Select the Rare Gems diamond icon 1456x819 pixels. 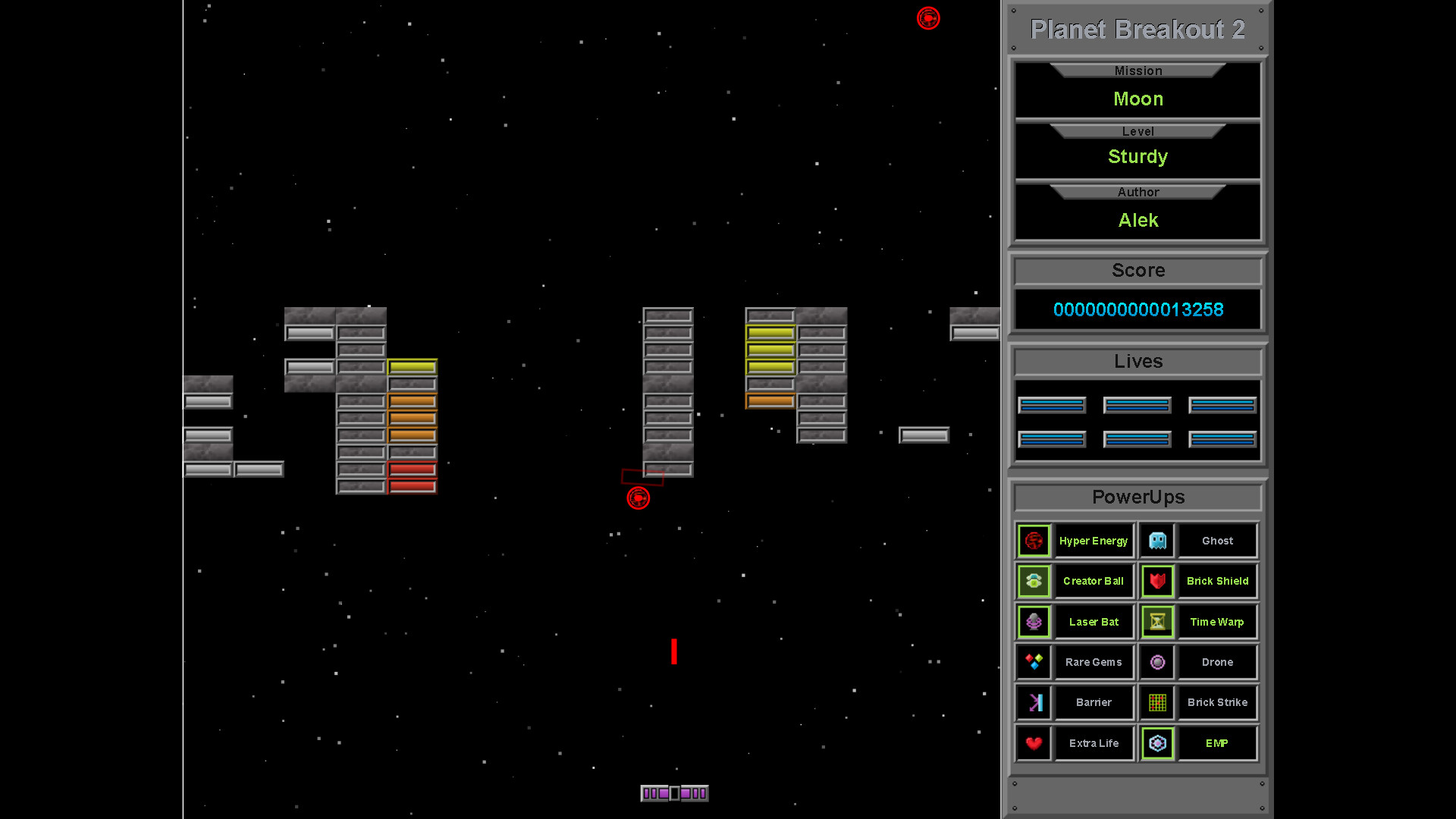tap(1034, 661)
